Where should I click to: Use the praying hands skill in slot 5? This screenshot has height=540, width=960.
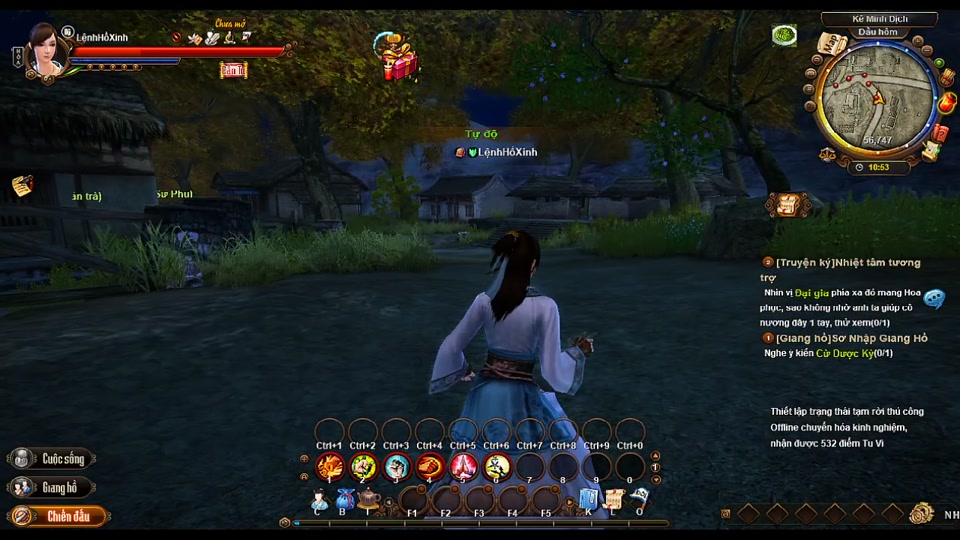coord(464,466)
